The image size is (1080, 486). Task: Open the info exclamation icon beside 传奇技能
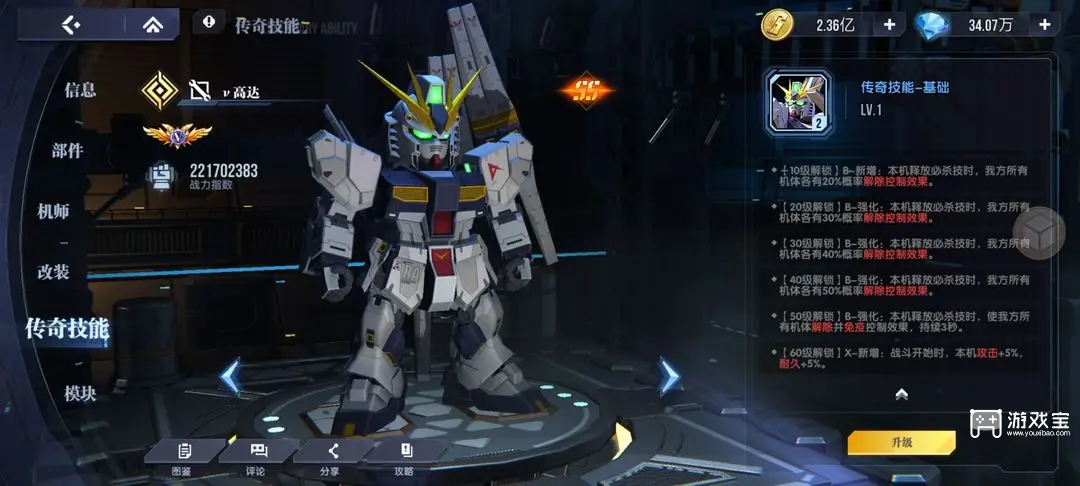coord(208,21)
